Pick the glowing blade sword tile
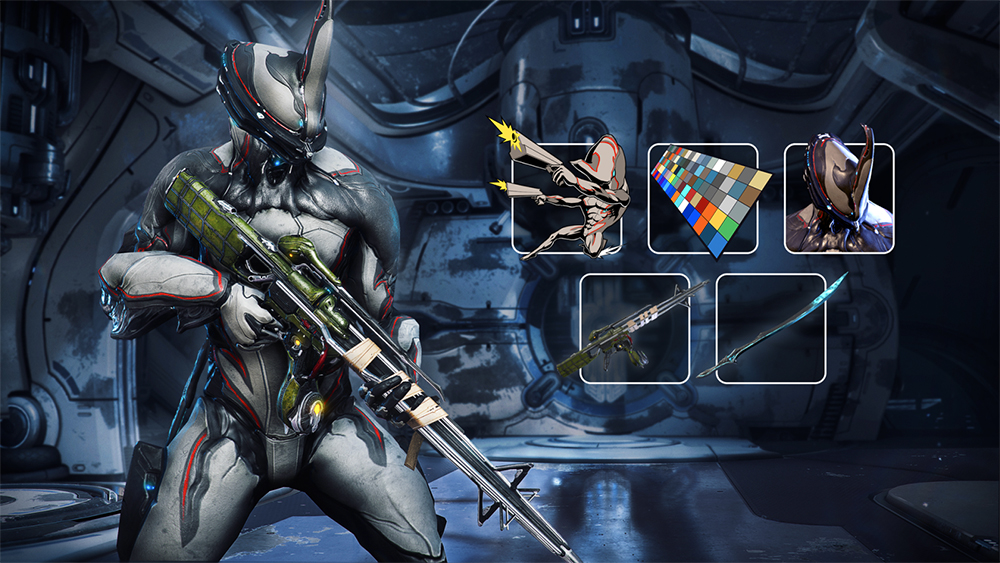The height and width of the screenshot is (563, 1000). click(x=770, y=328)
